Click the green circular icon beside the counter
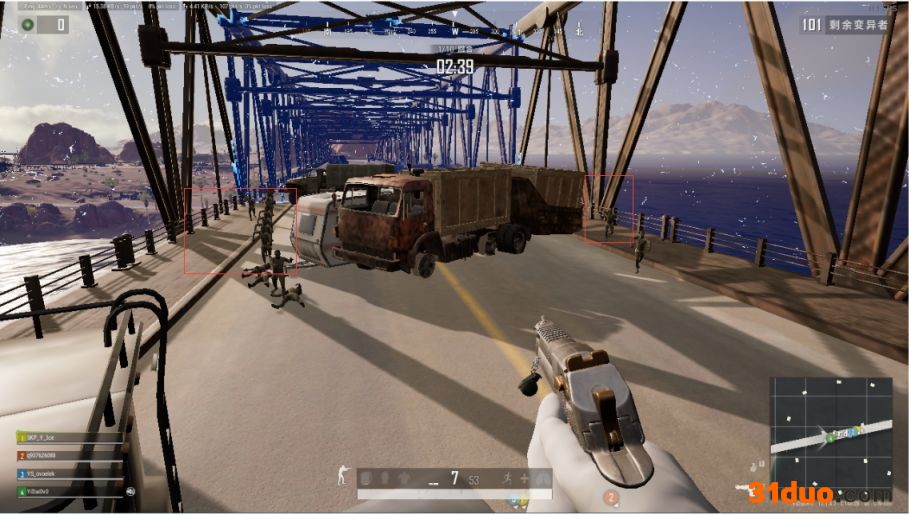The height and width of the screenshot is (515, 911). pyautogui.click(x=27, y=24)
